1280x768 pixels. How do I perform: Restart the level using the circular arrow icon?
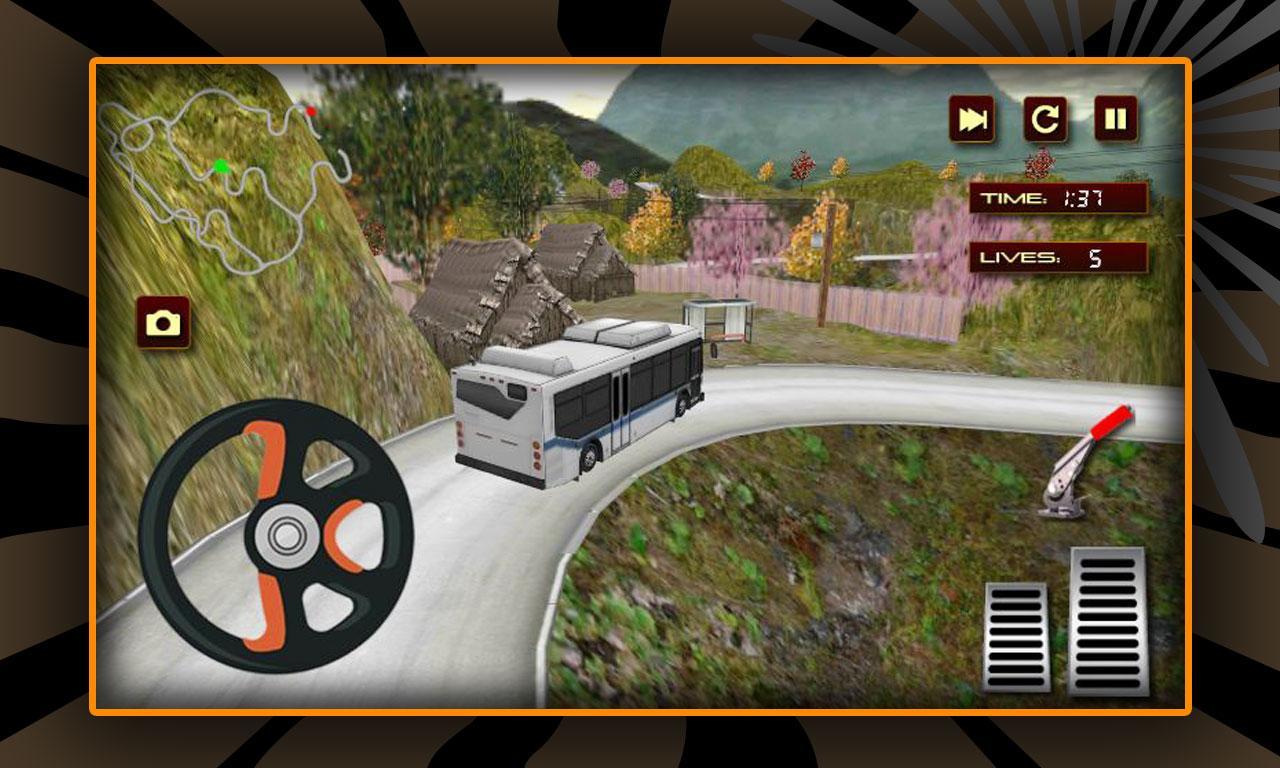point(1046,117)
